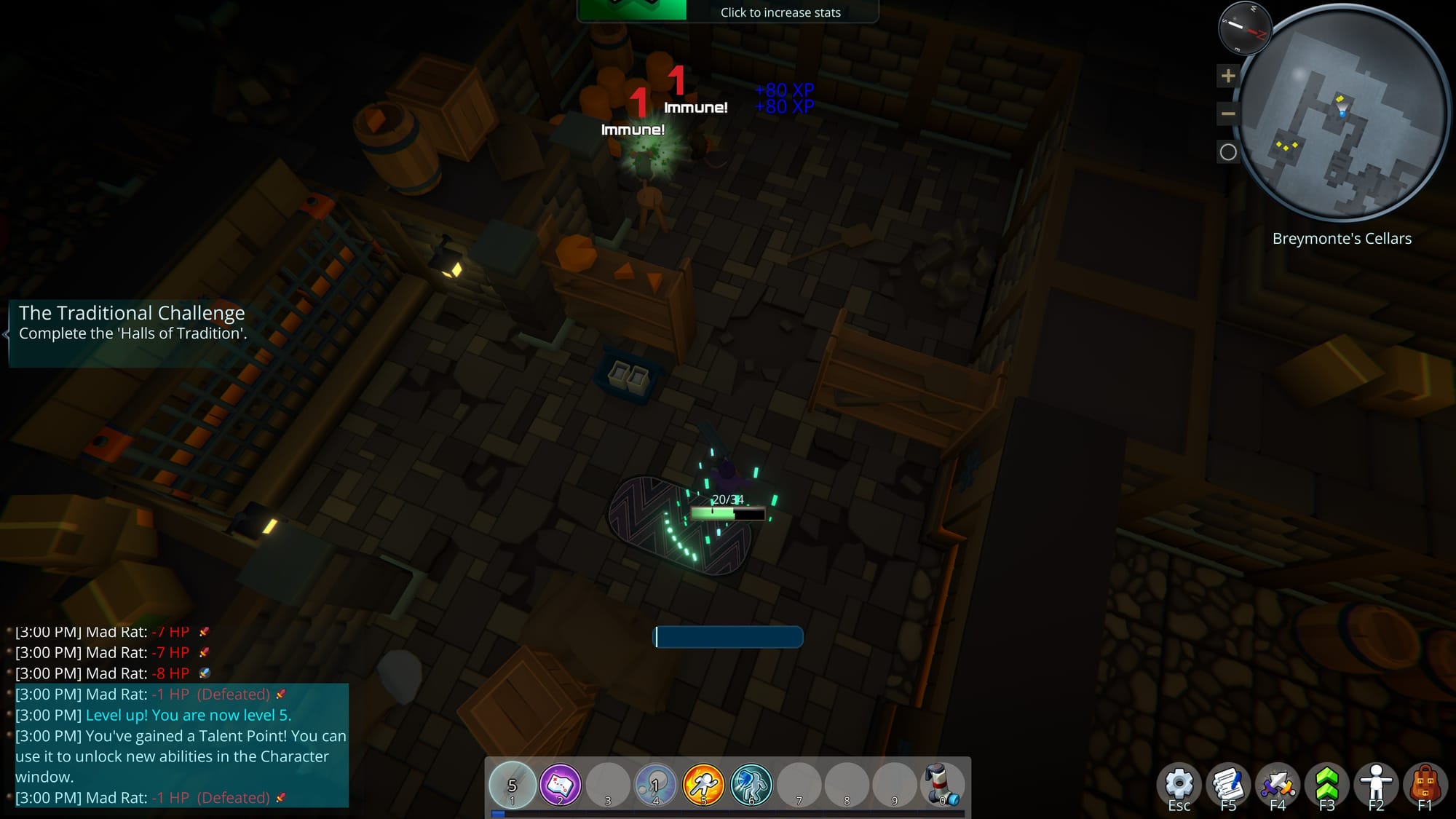This screenshot has height=819, width=1456.
Task: Open the crossed swords menu
Action: tap(1278, 785)
